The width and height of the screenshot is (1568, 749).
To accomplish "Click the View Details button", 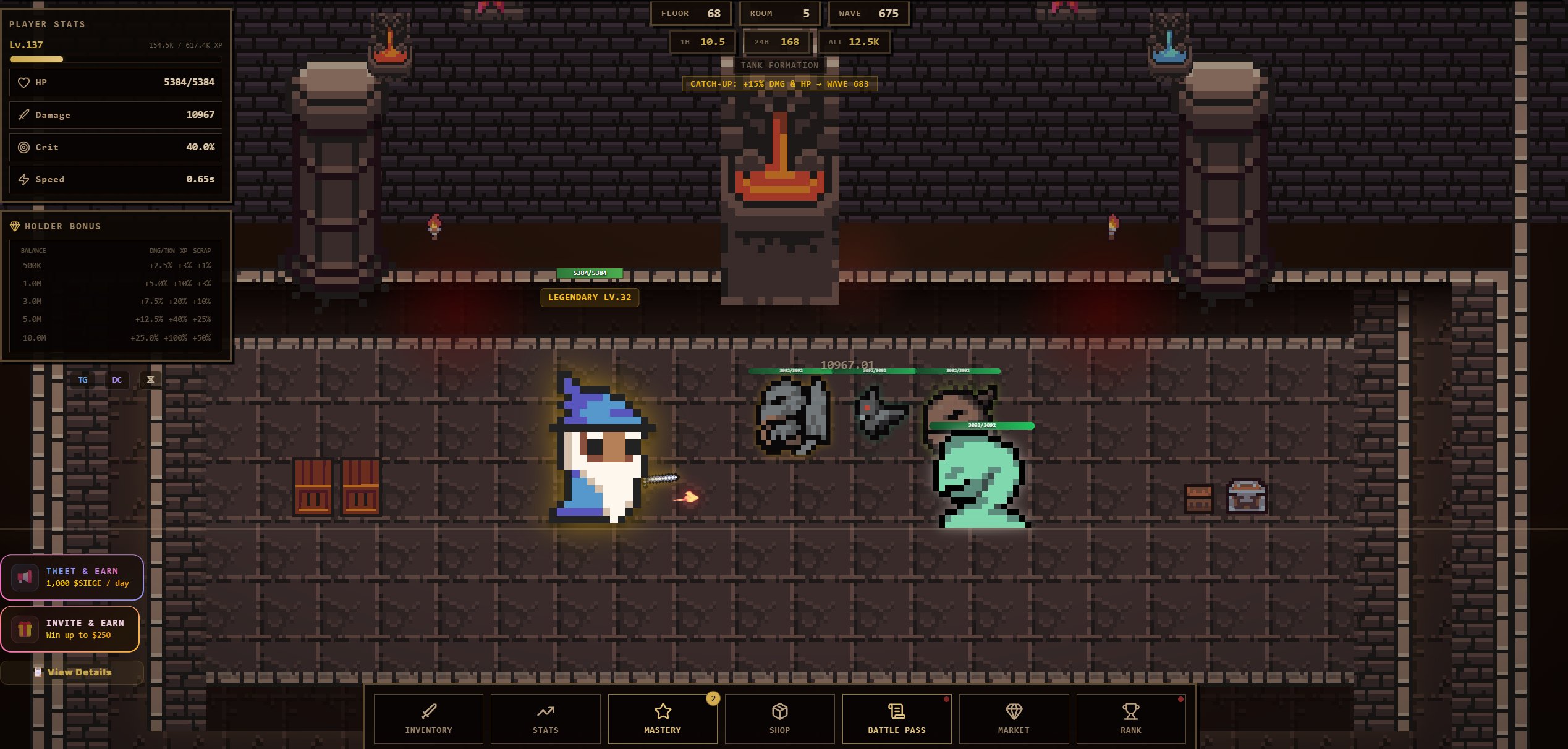I will (x=73, y=672).
